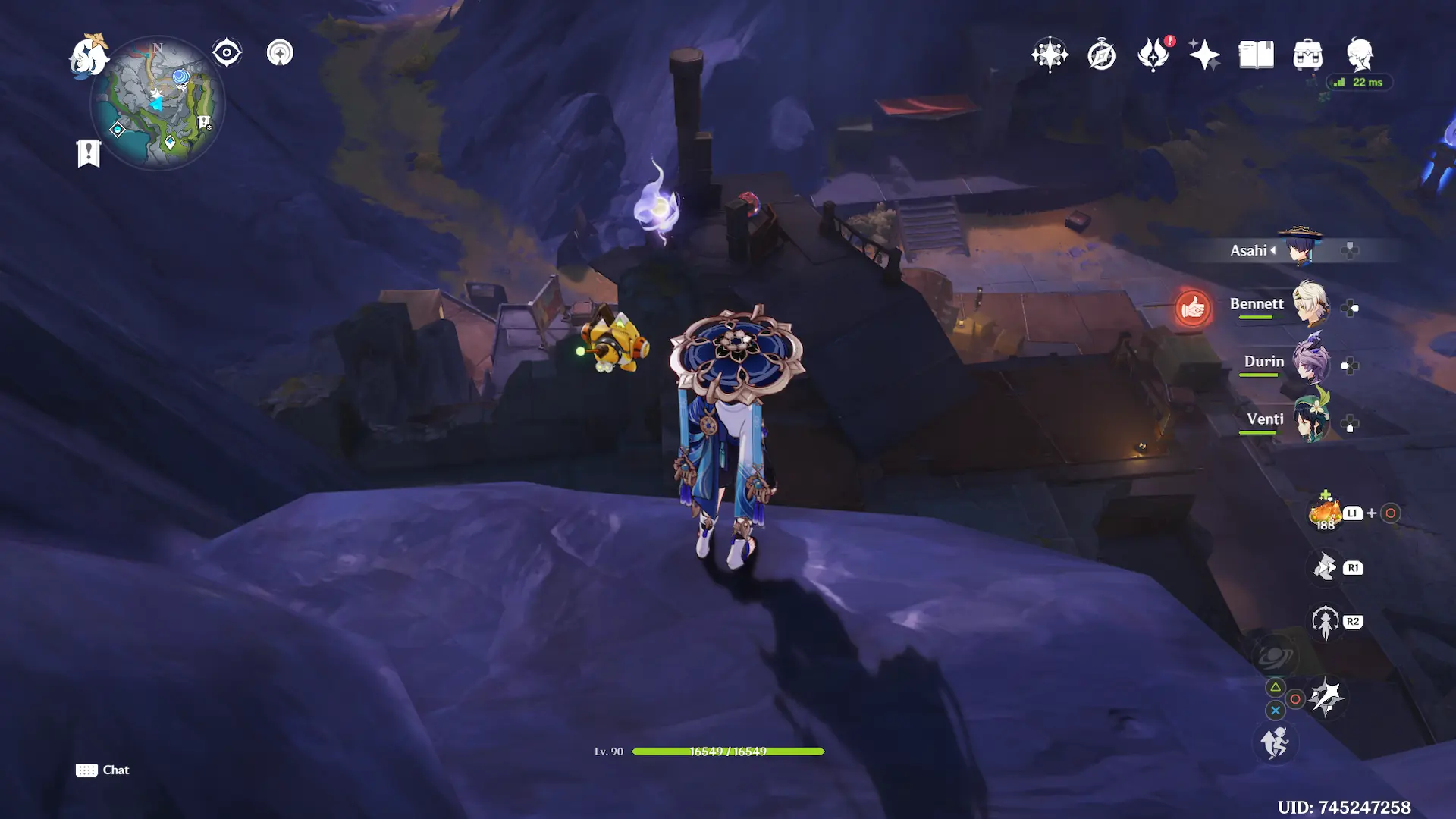Open the quest navigation icon
Image resolution: width=1456 pixels, height=819 pixels.
pos(280,53)
